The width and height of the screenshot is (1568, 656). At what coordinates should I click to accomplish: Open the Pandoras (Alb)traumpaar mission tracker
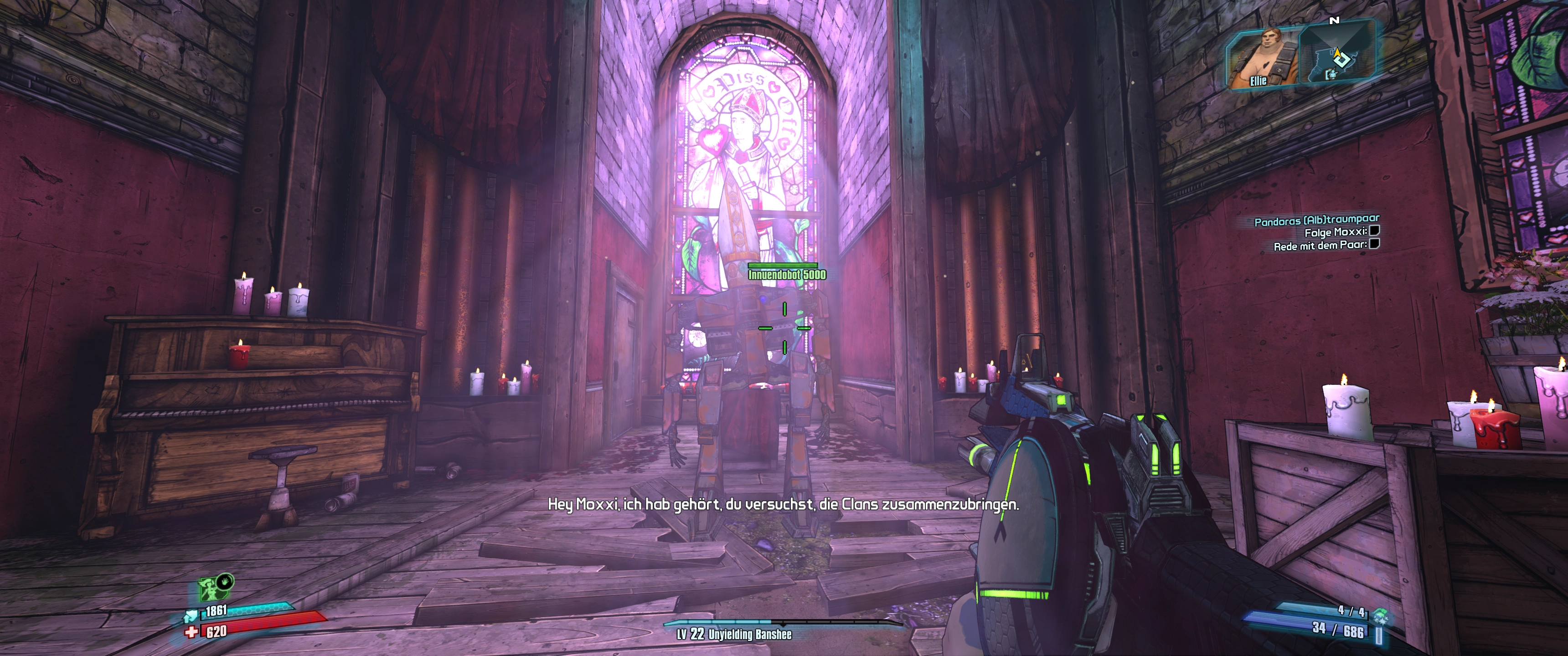pos(1315,220)
